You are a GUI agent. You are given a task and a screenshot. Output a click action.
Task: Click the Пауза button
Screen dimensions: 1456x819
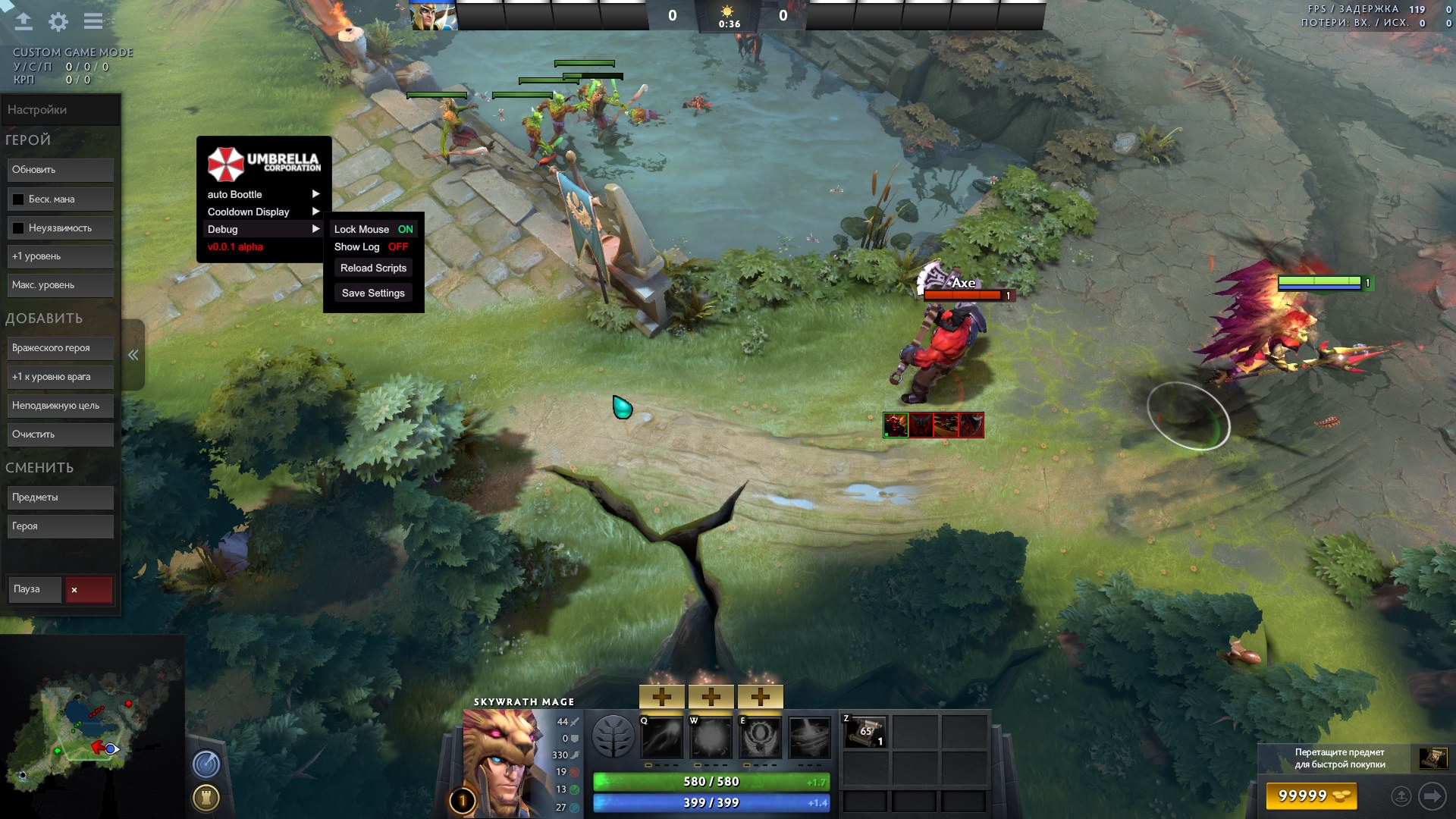[x=34, y=589]
